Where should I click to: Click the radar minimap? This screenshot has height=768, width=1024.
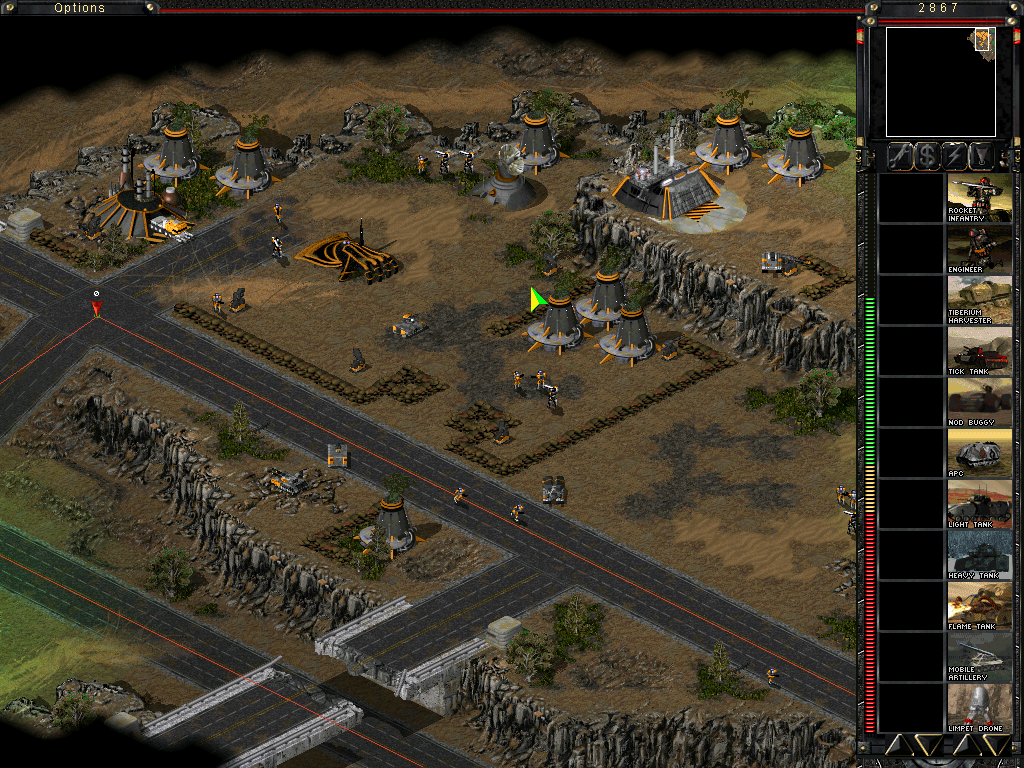940,82
